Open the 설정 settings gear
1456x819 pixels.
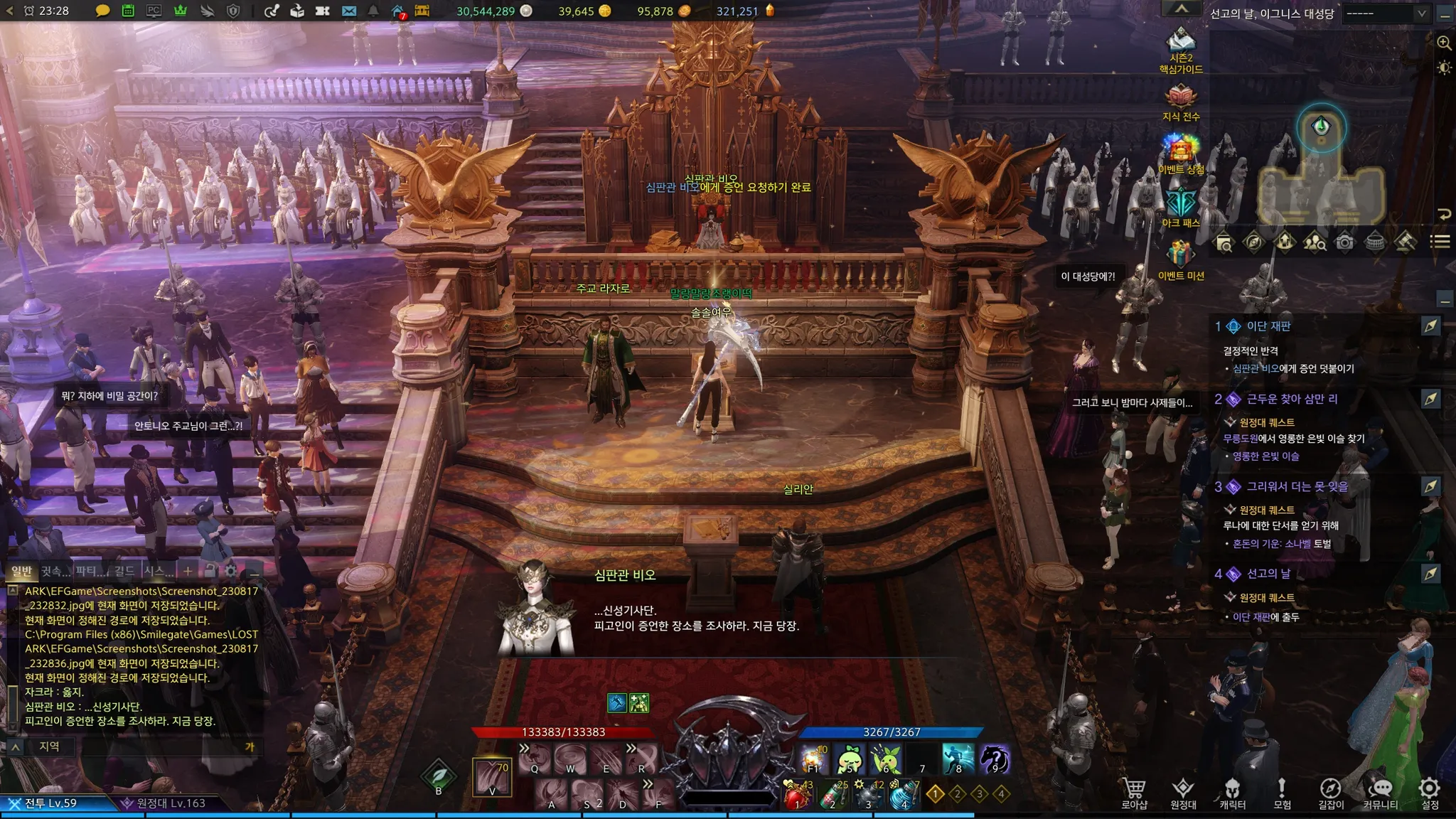[1430, 792]
